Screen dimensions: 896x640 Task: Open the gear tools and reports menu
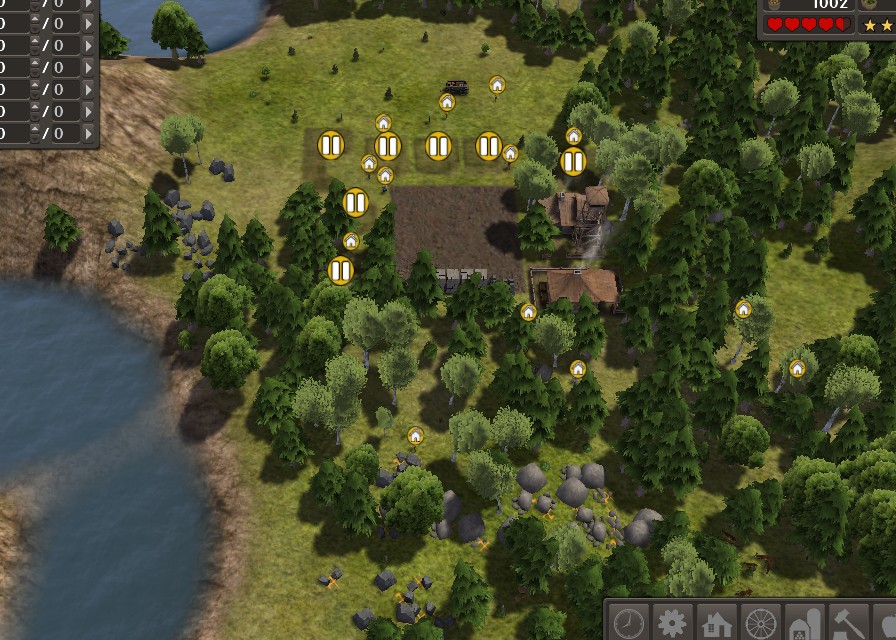(x=673, y=623)
